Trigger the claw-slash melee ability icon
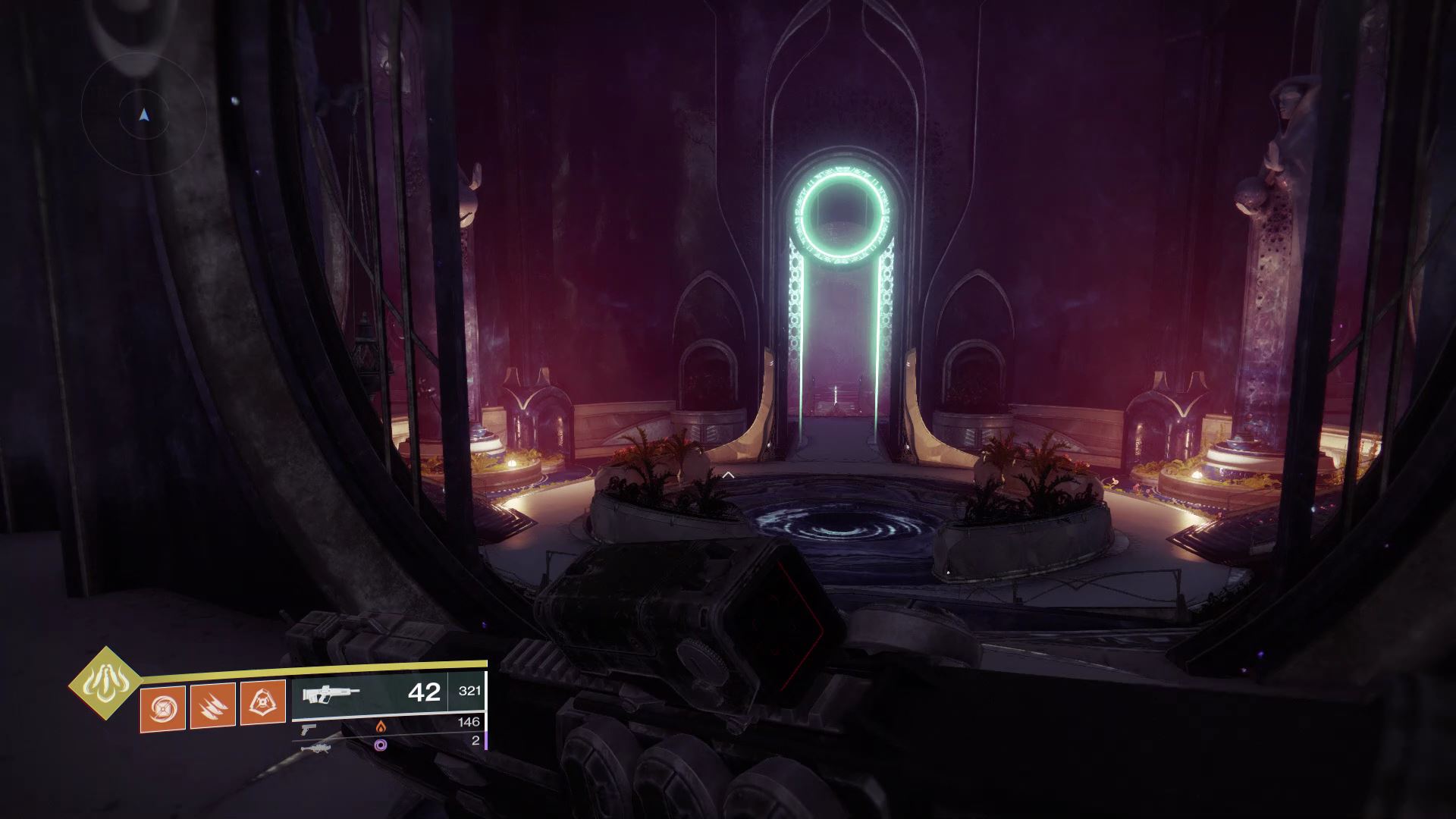 click(212, 705)
